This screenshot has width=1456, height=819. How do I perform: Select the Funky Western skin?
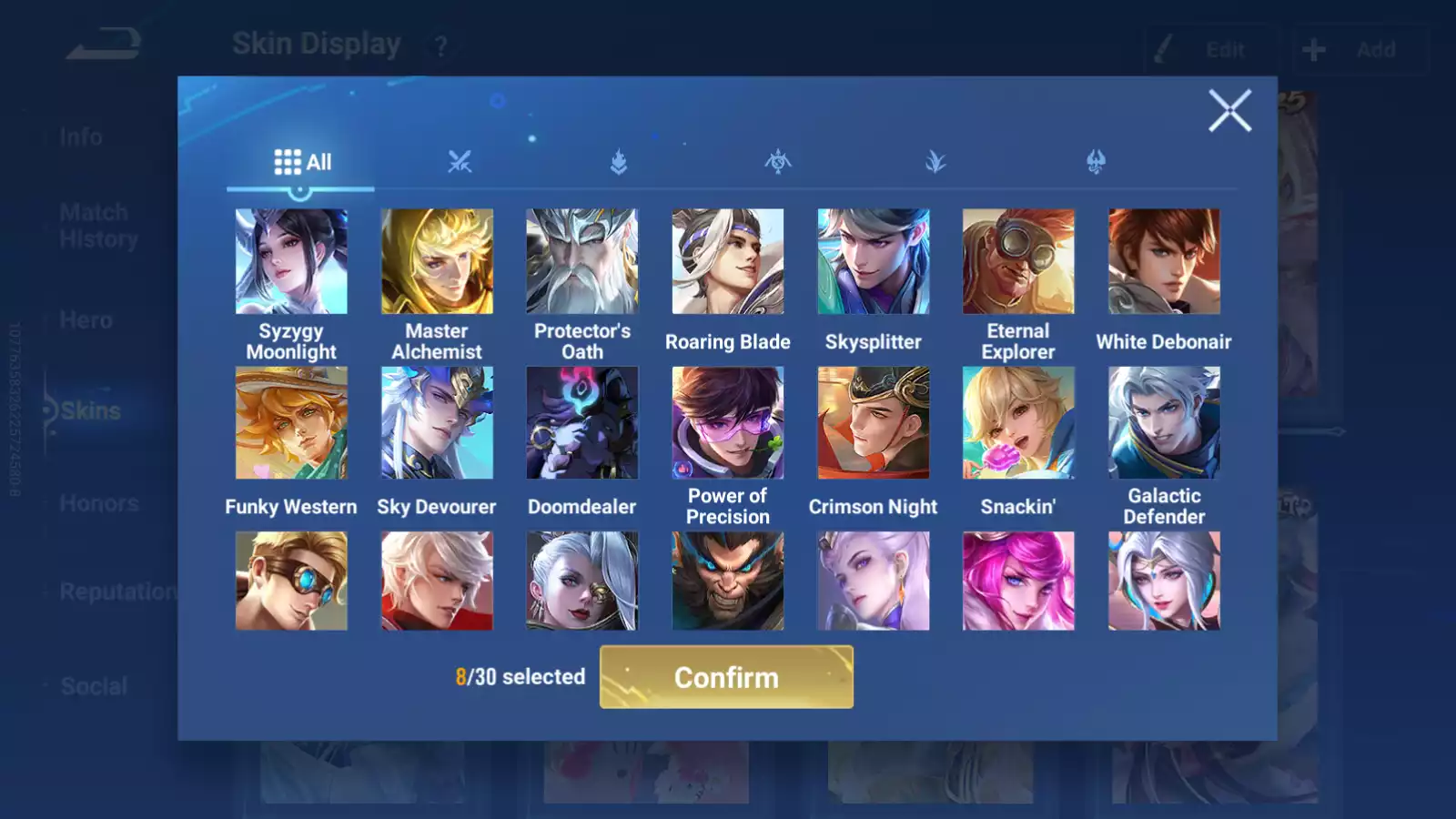291,423
